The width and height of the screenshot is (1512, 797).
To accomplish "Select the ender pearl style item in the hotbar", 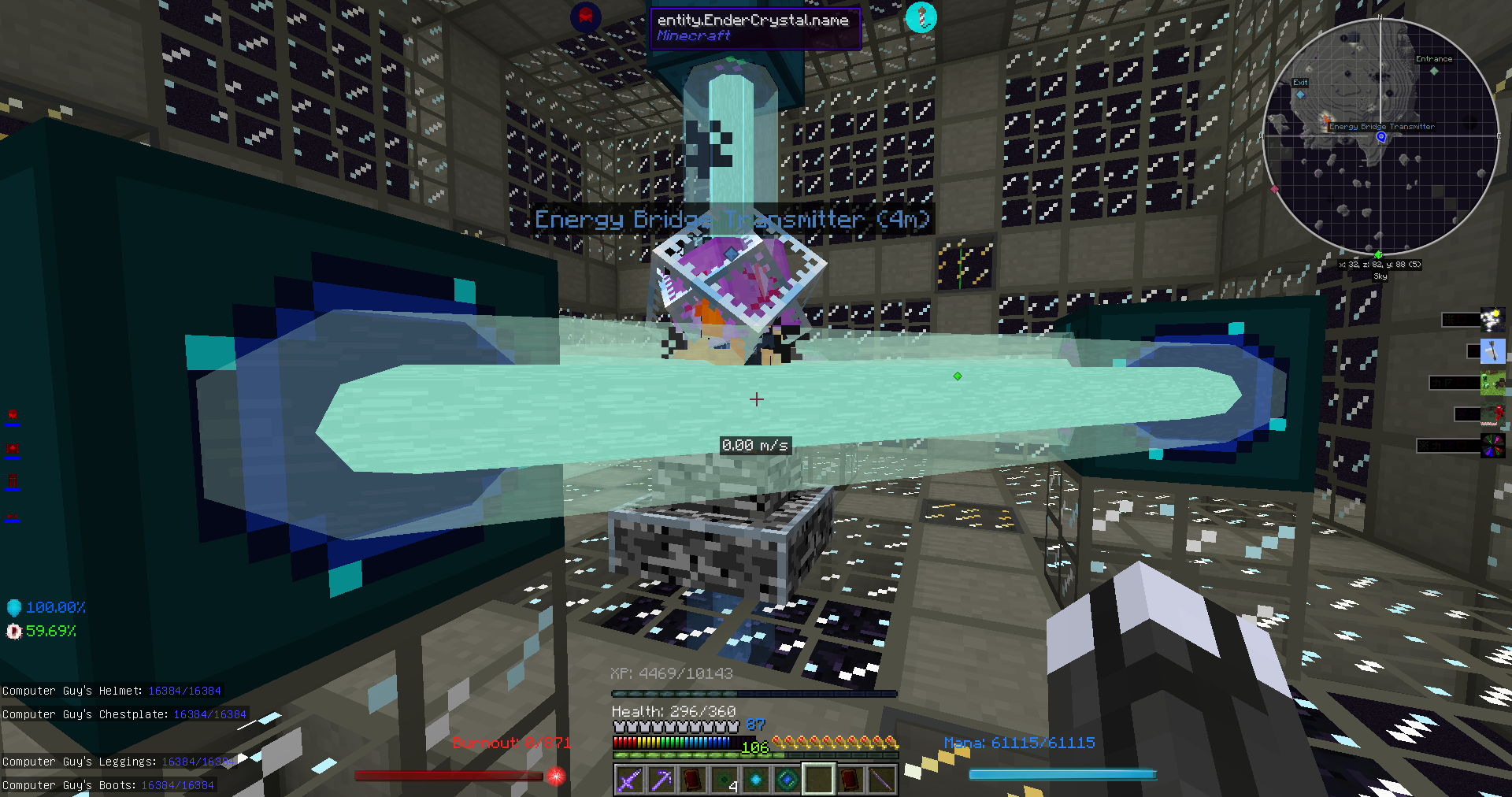I will tap(785, 779).
